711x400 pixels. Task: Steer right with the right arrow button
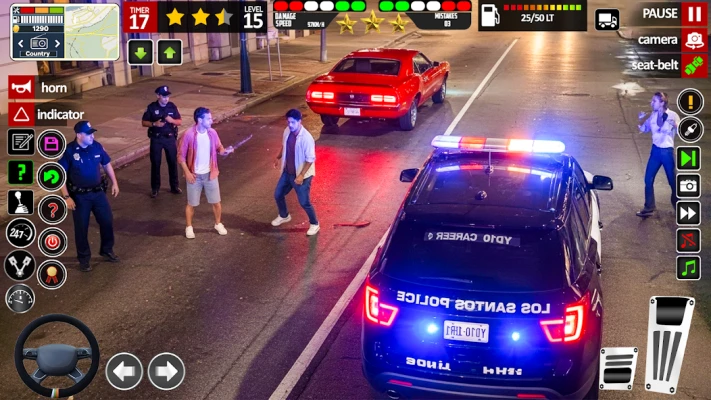pos(166,371)
